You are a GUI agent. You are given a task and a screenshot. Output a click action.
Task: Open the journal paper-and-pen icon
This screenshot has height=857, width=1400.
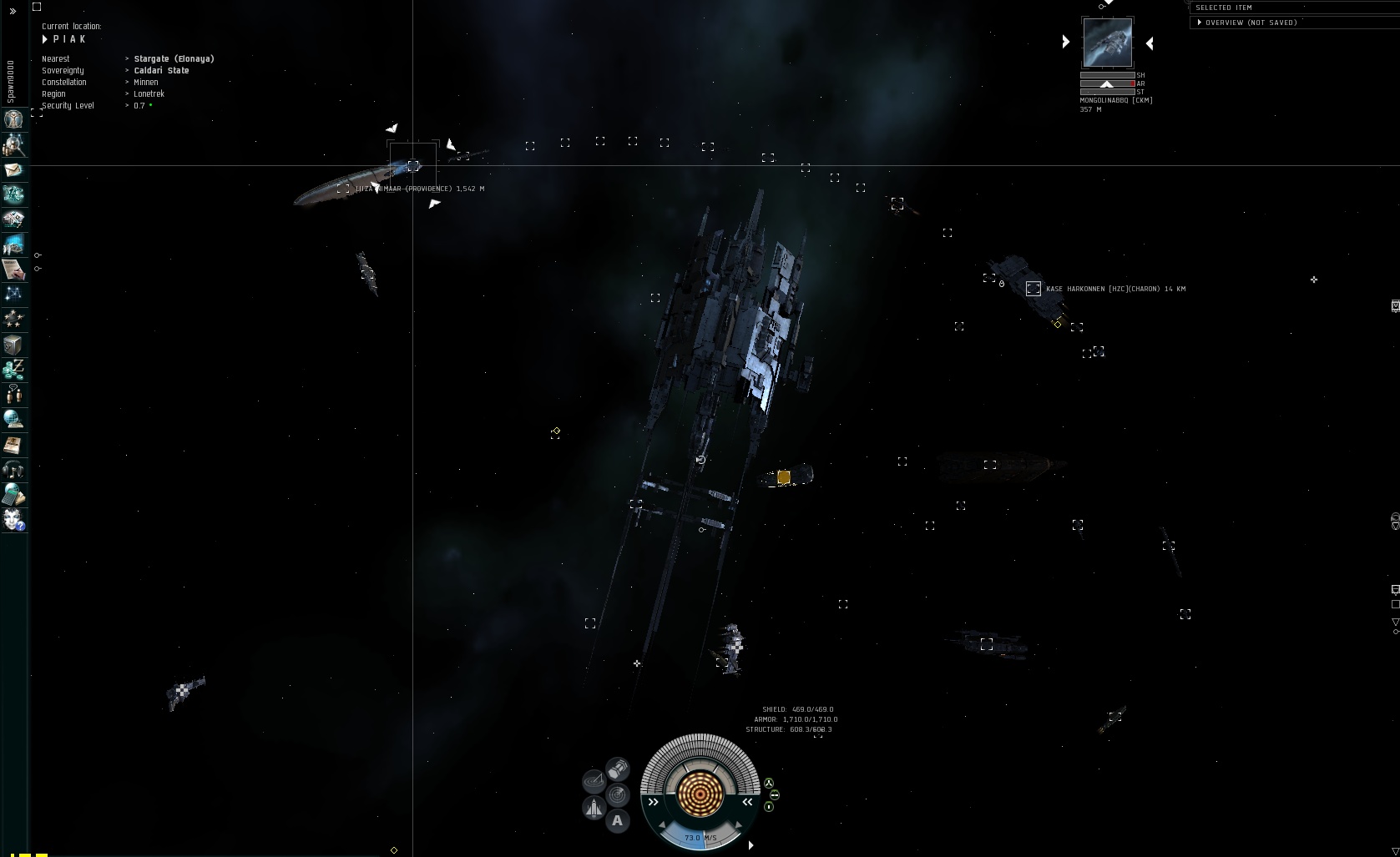coord(13,269)
